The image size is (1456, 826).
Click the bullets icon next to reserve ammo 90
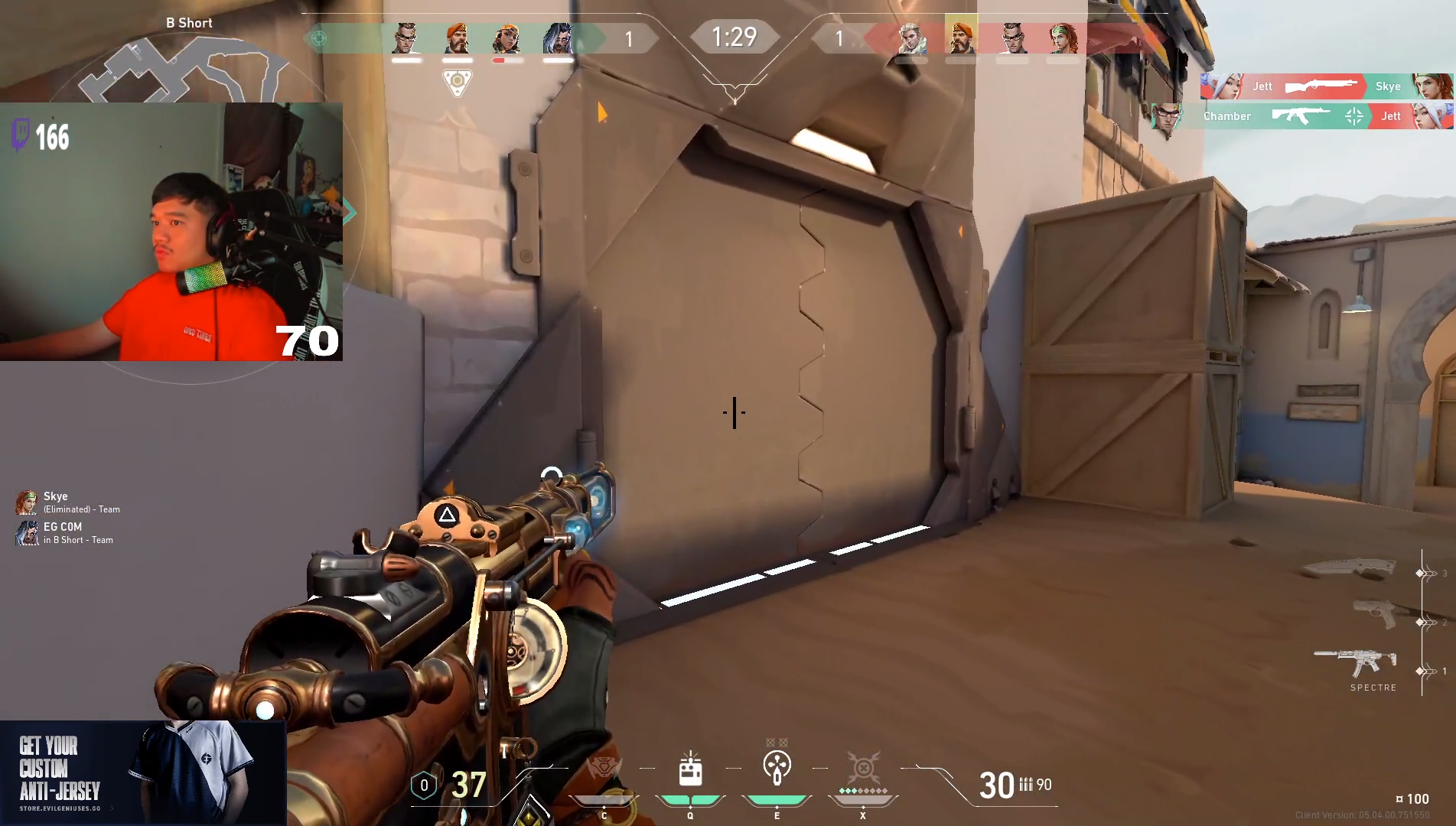[x=1026, y=785]
